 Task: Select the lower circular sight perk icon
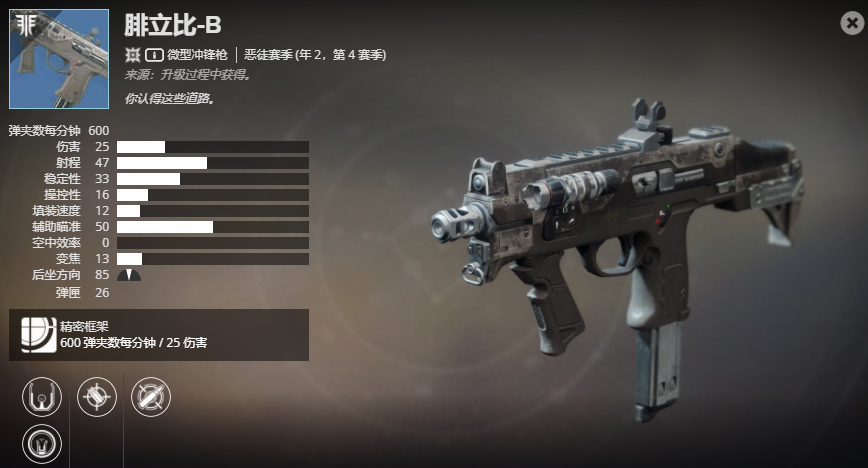pos(42,440)
